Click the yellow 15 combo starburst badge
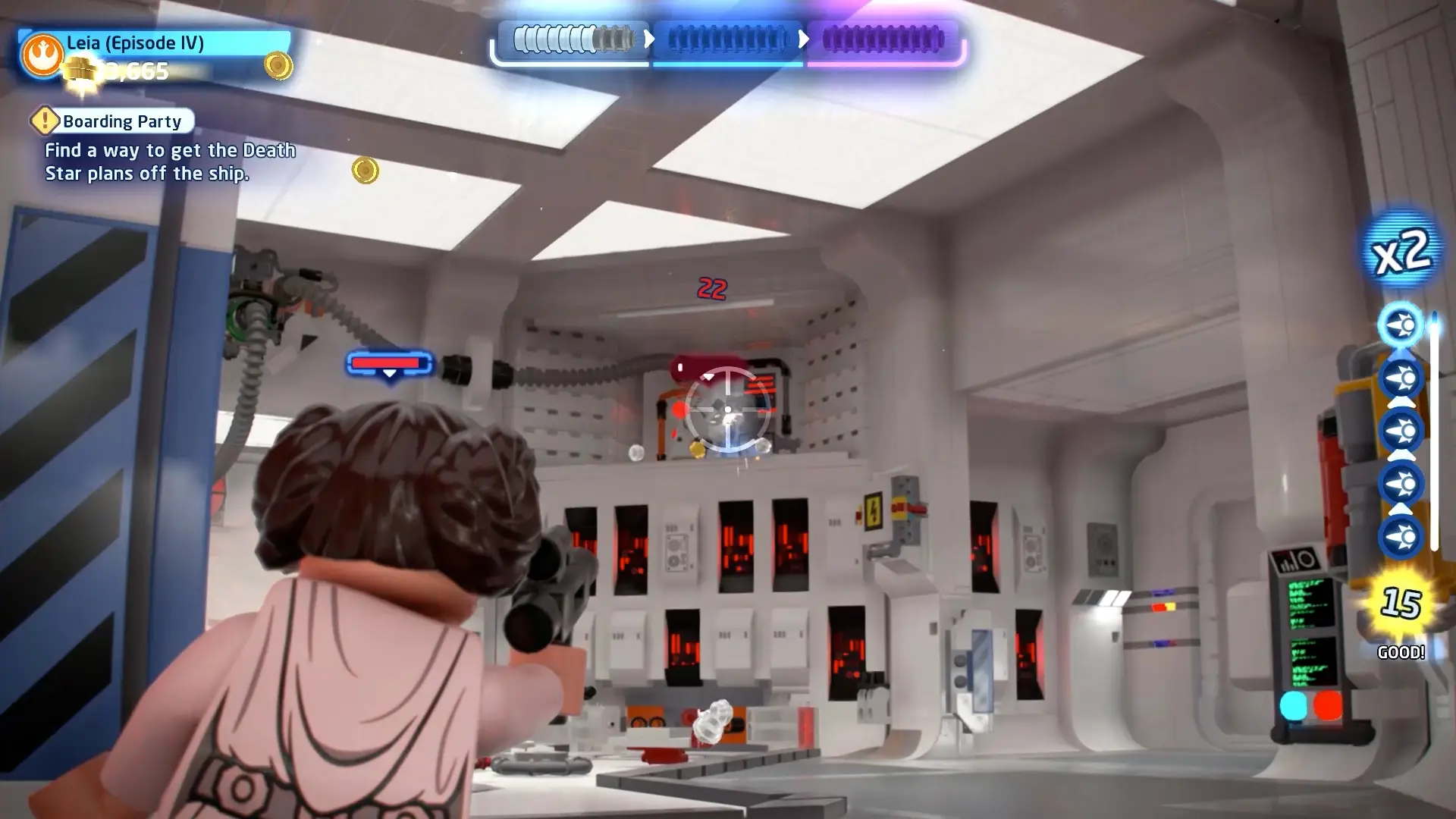This screenshot has height=819, width=1456. [x=1401, y=602]
